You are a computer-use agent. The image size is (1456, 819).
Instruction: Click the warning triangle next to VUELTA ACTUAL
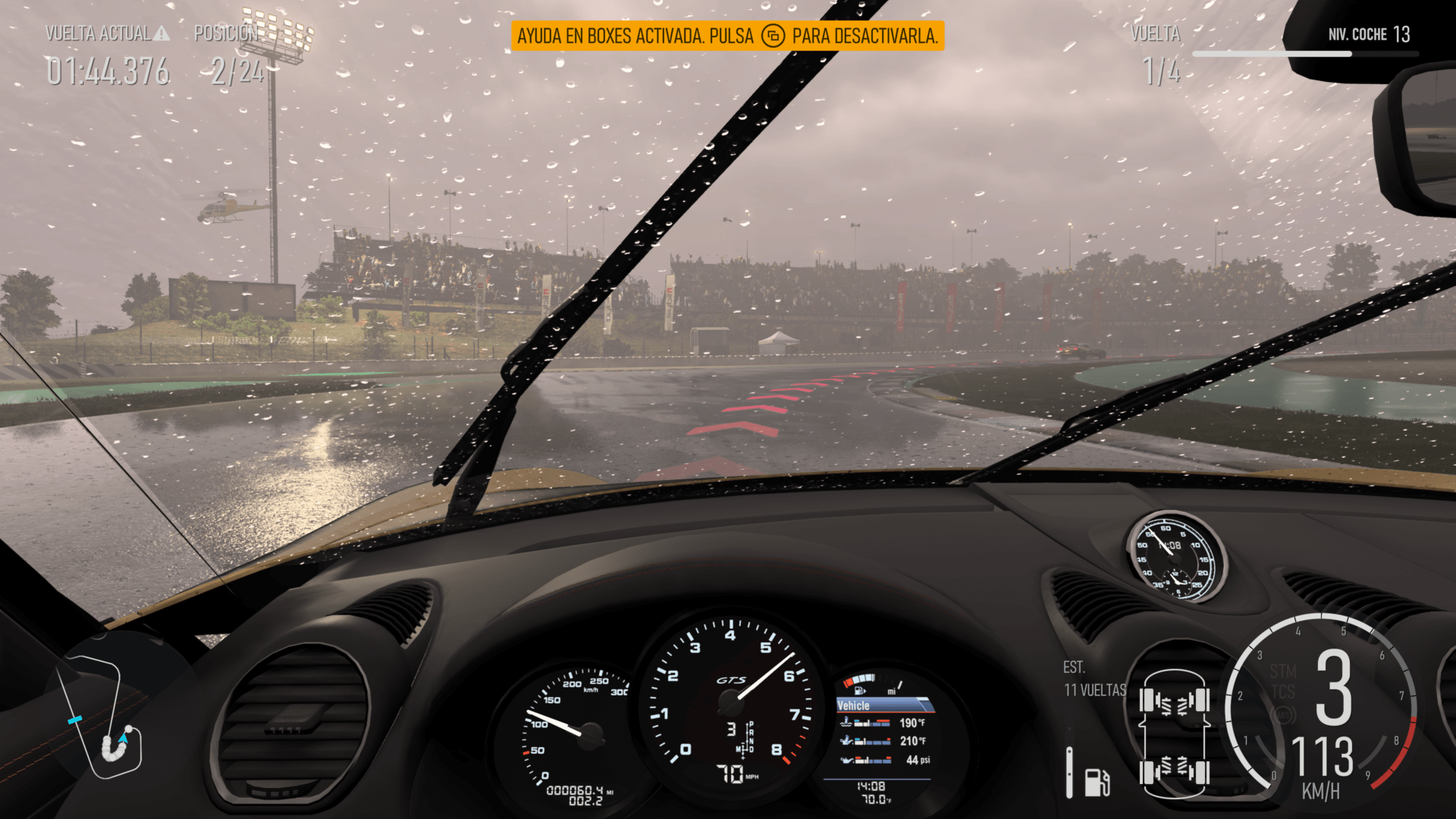click(162, 34)
